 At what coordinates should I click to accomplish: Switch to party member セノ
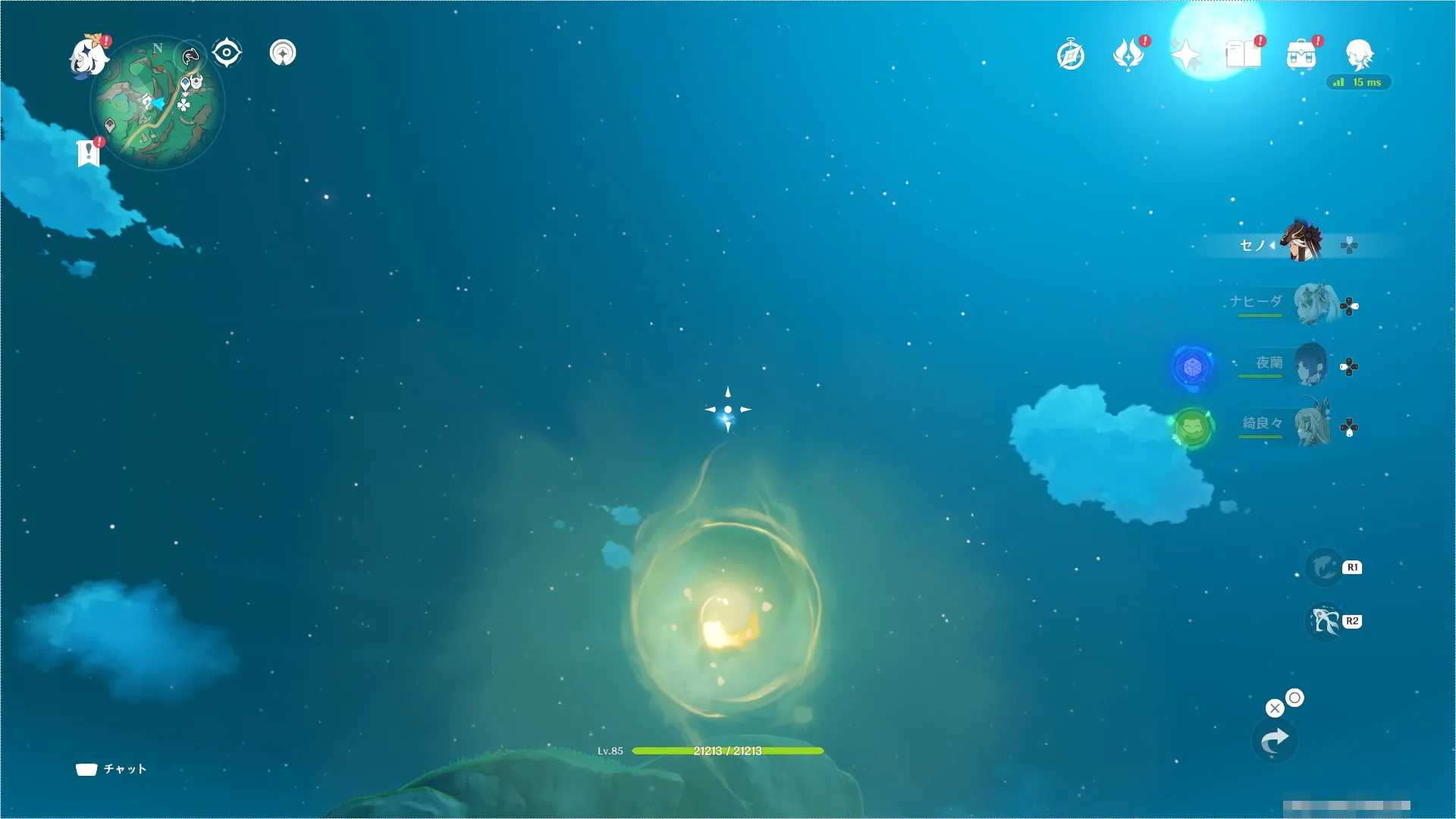tap(1301, 243)
